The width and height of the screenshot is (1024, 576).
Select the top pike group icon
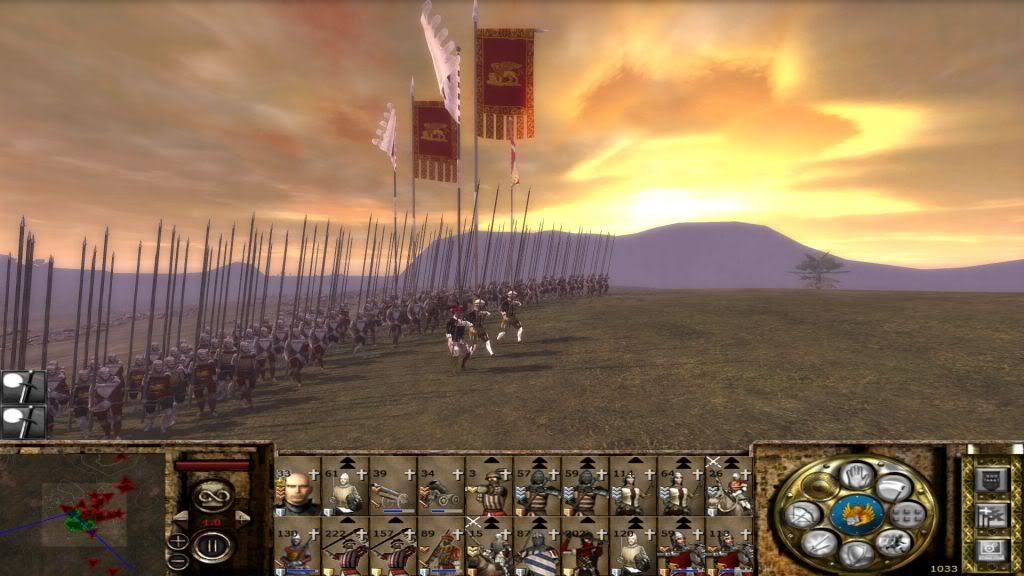(x=23, y=386)
